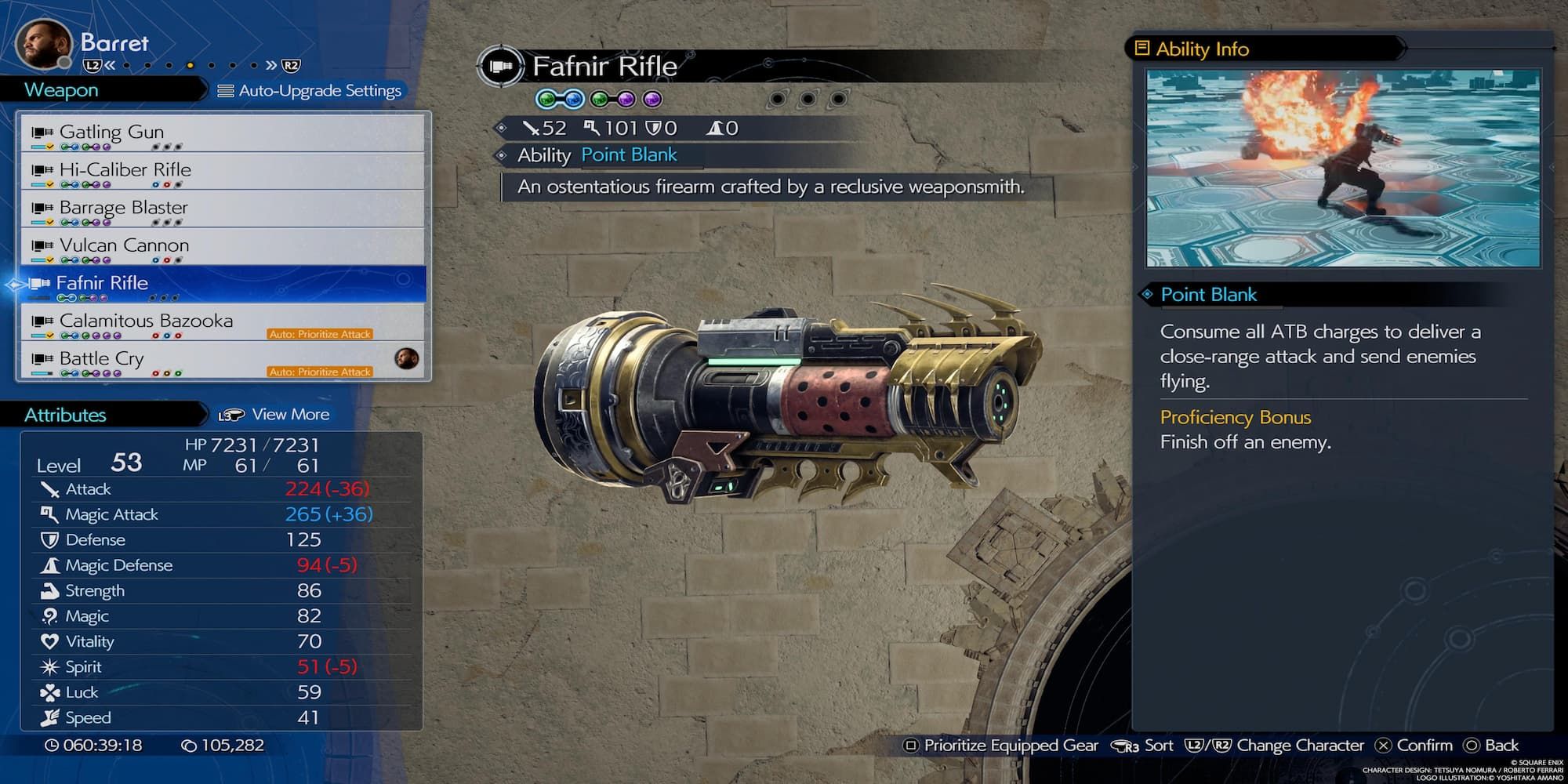This screenshot has width=1568, height=784.
Task: Equip the Battle Cry weapon
Action: pos(223,359)
